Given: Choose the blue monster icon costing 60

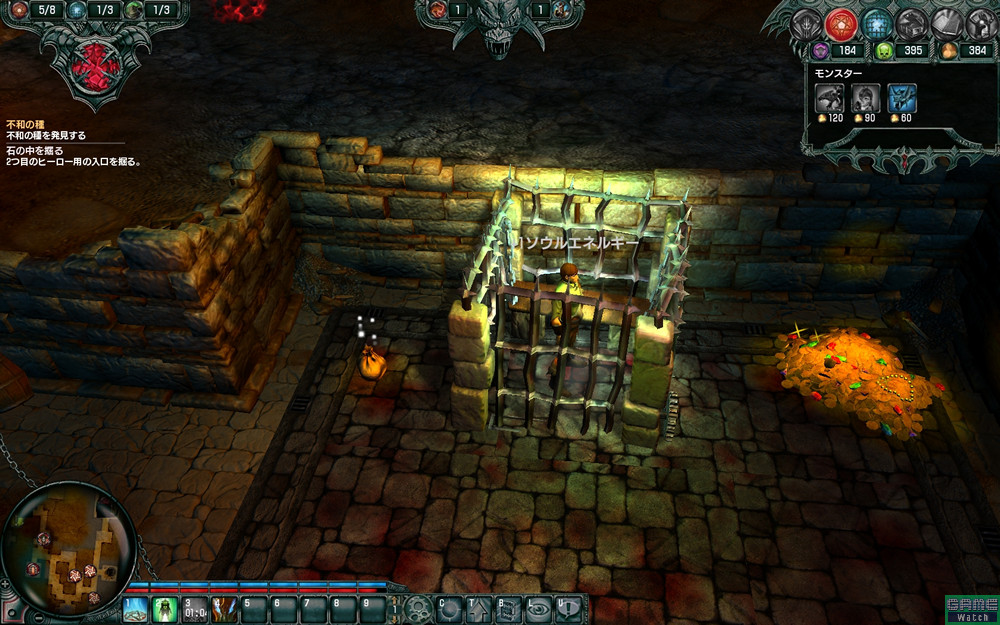Looking at the screenshot, I should tap(902, 97).
